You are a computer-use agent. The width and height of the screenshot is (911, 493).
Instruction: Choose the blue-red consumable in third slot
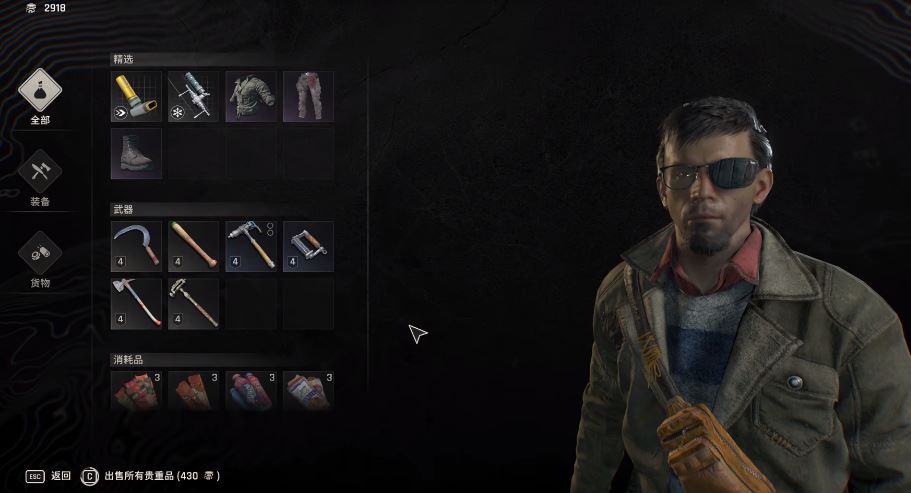[251, 390]
